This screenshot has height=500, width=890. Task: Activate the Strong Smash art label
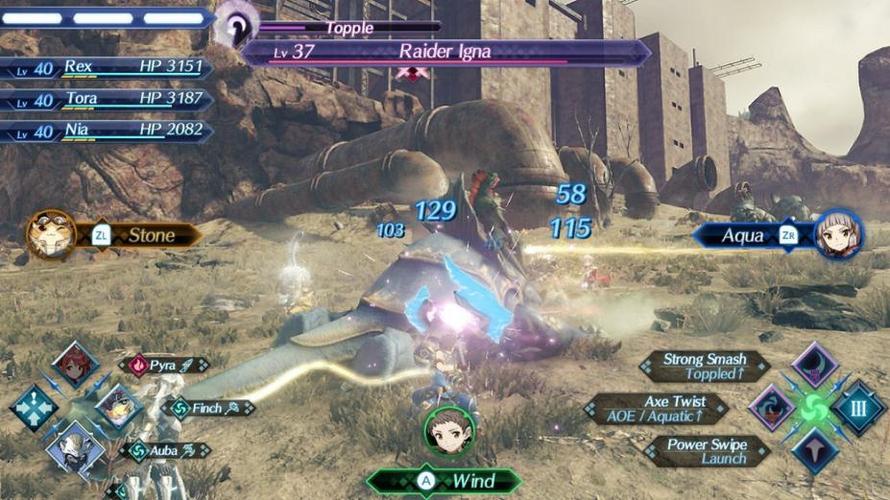(705, 366)
